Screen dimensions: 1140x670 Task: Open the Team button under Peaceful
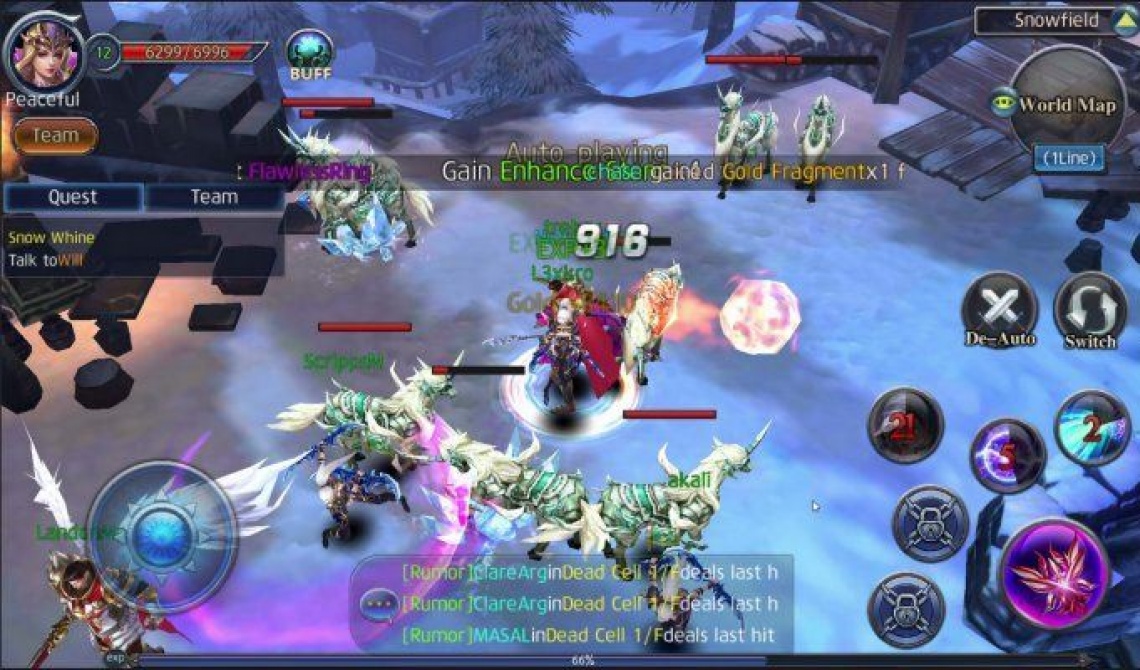click(56, 135)
